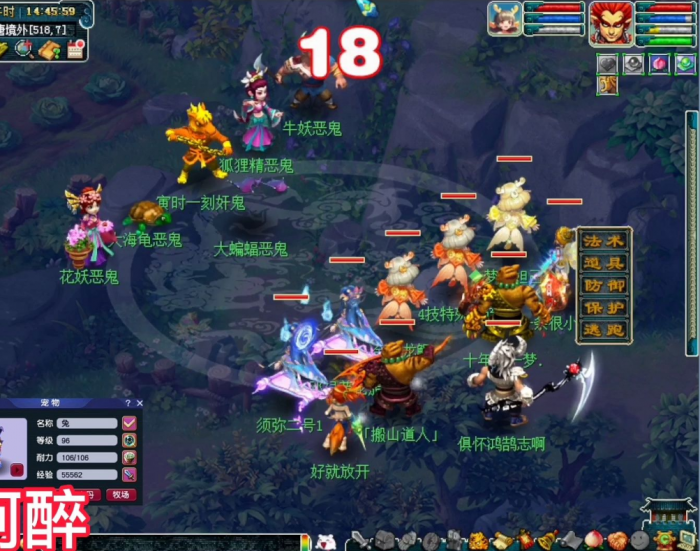Select the pink lotus buff icon

[x=657, y=64]
